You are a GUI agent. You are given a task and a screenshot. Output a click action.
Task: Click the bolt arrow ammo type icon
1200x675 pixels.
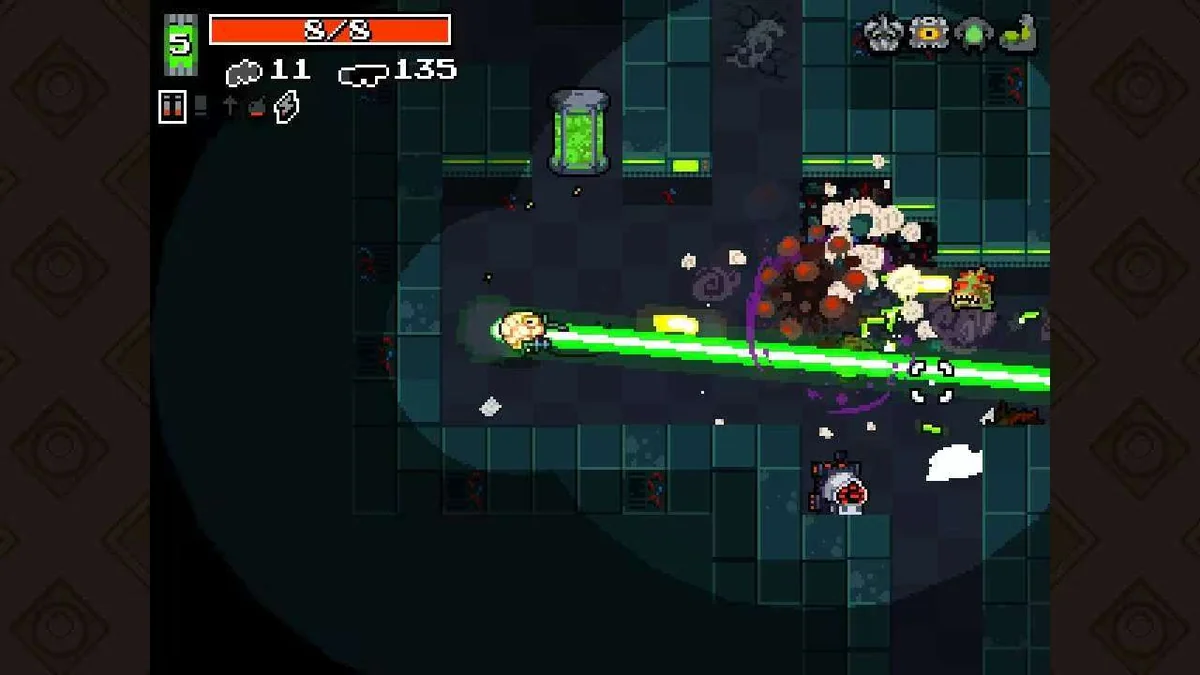click(230, 106)
